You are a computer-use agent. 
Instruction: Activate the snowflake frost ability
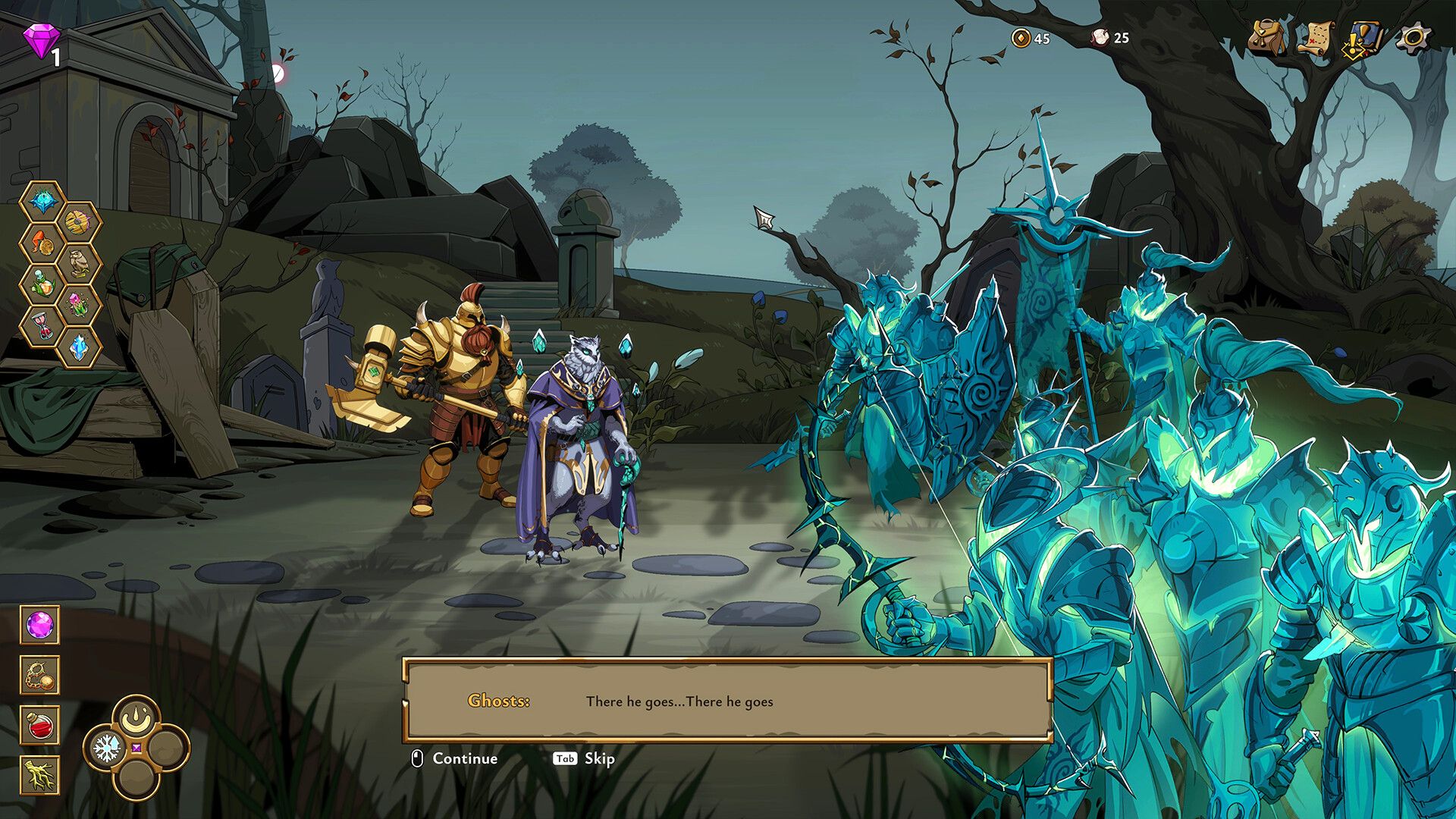click(106, 748)
